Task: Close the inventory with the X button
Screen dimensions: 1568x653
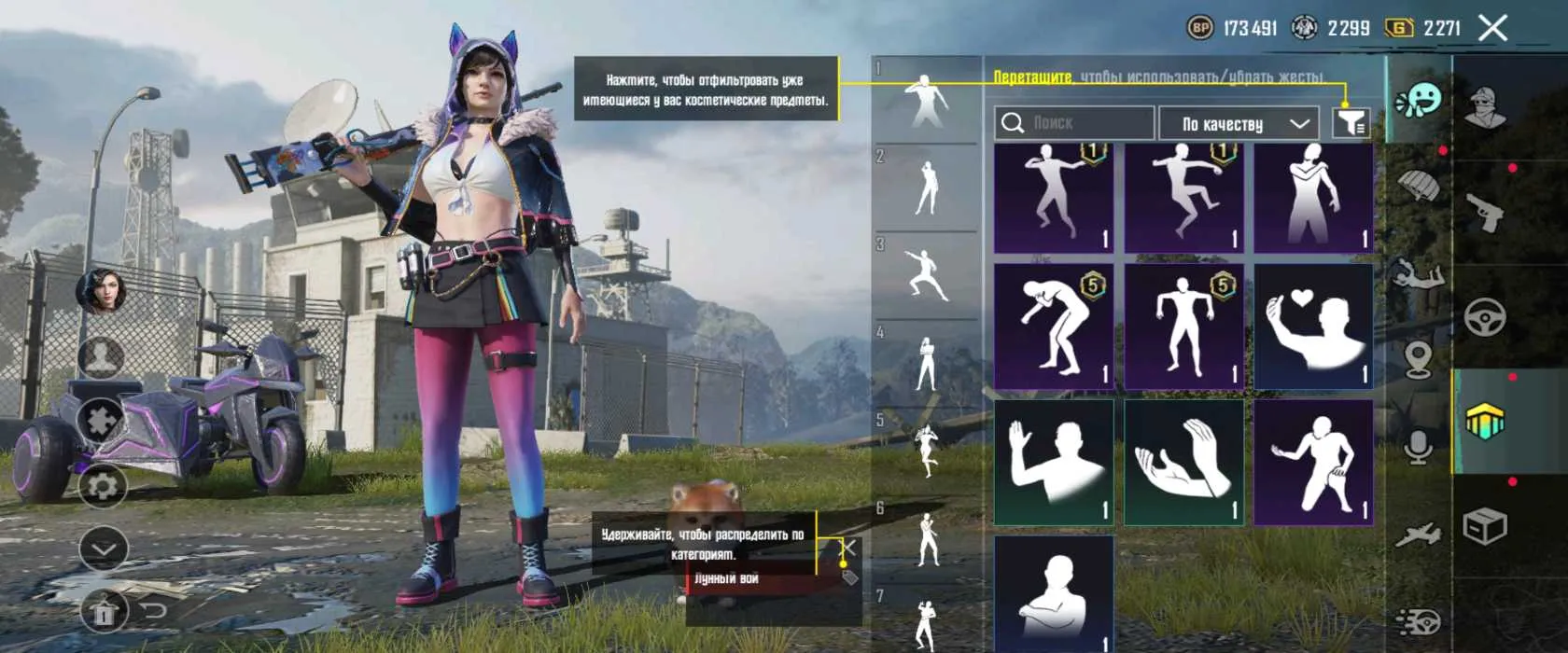Action: (x=1492, y=28)
